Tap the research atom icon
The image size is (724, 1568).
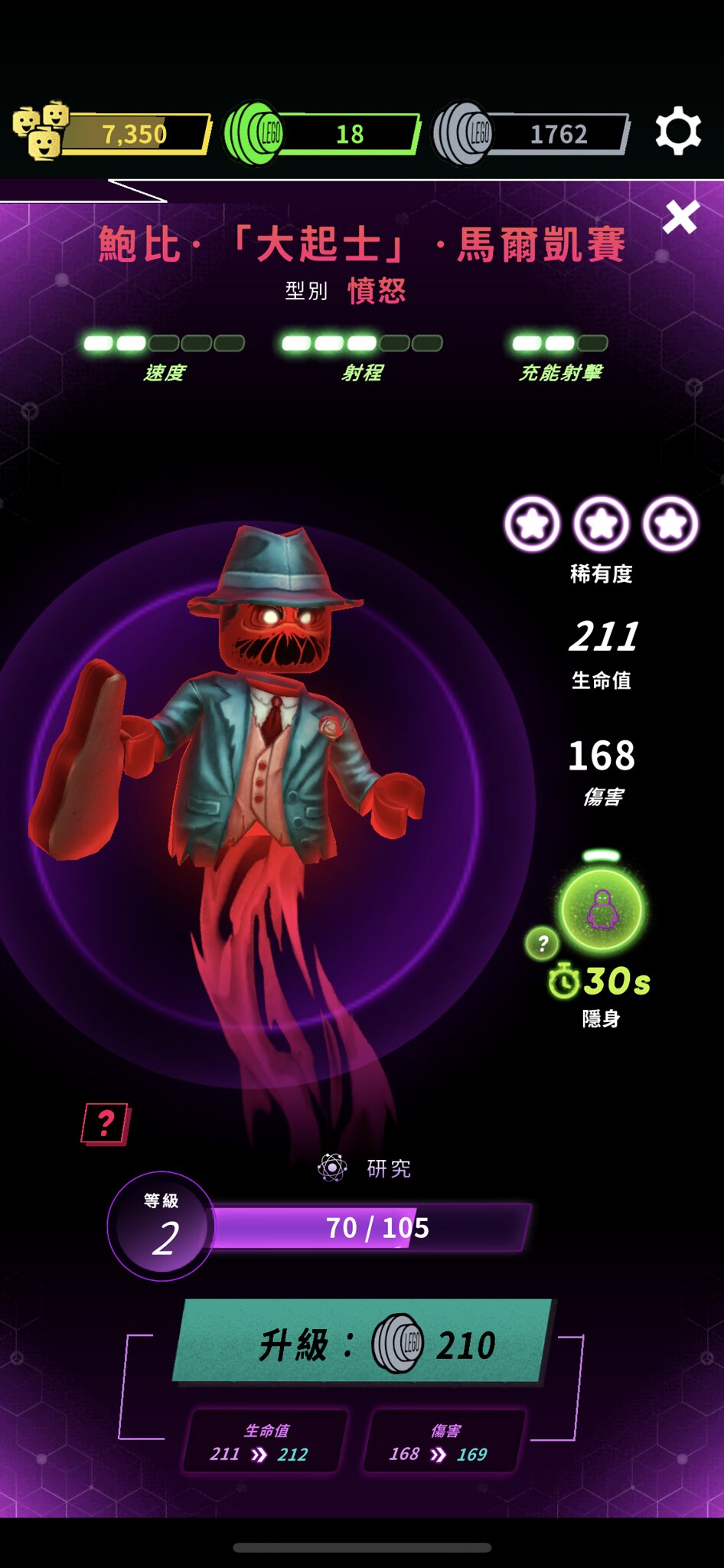click(x=333, y=1168)
